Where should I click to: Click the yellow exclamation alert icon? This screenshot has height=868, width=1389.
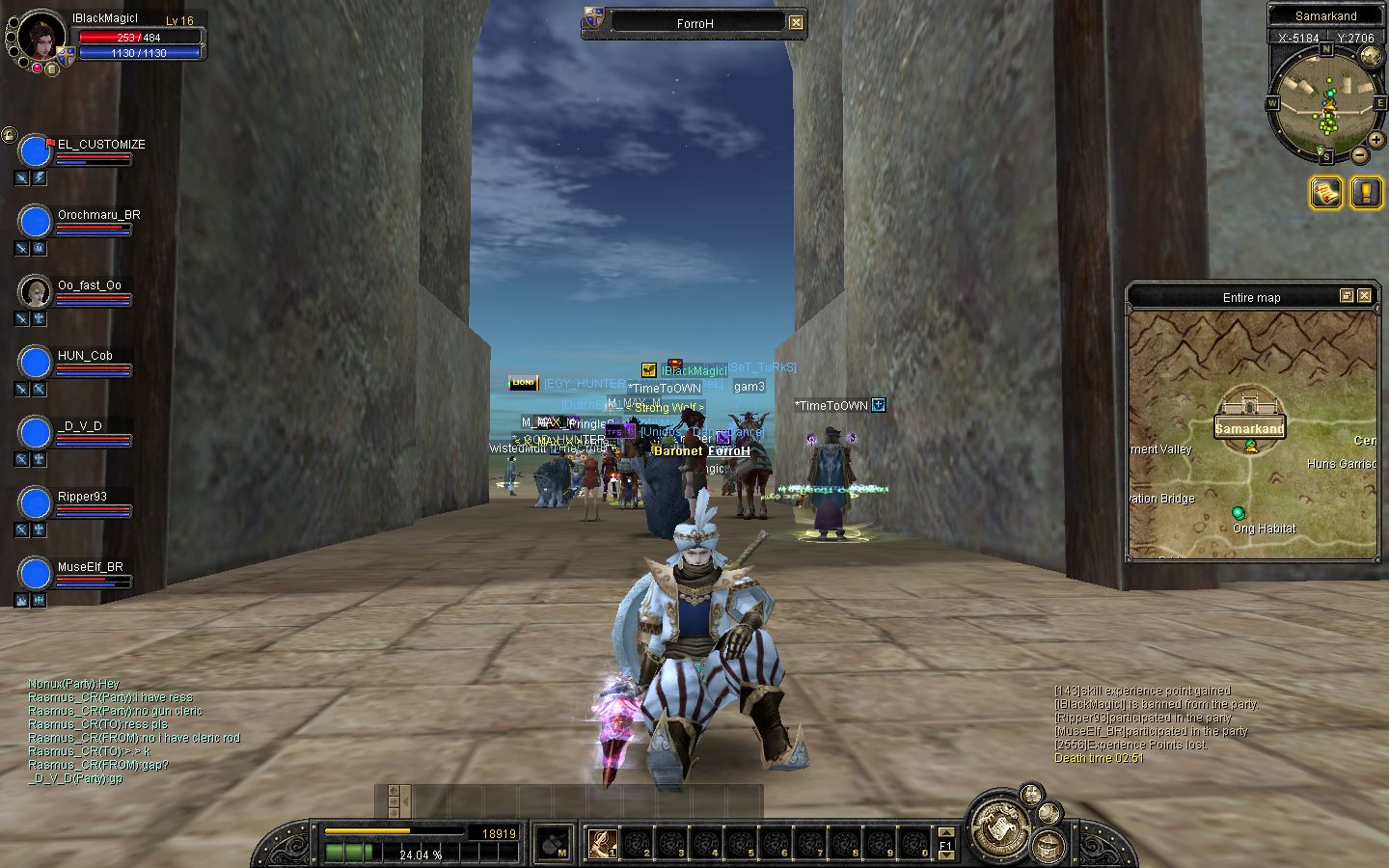coord(1366,193)
